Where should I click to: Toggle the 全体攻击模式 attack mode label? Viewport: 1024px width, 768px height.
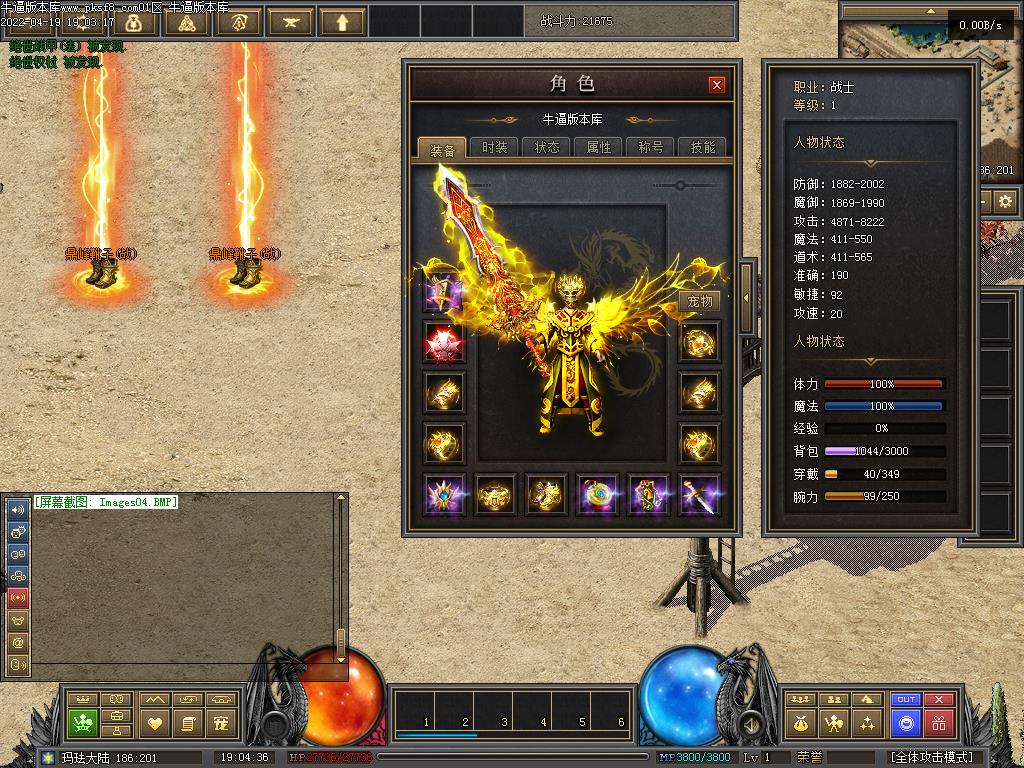pos(932,757)
